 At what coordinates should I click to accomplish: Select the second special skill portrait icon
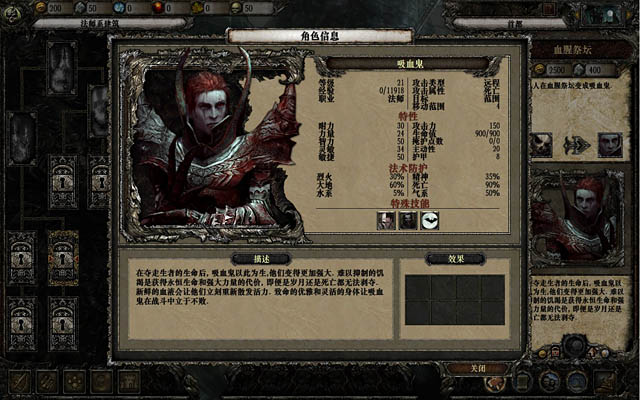(408, 221)
